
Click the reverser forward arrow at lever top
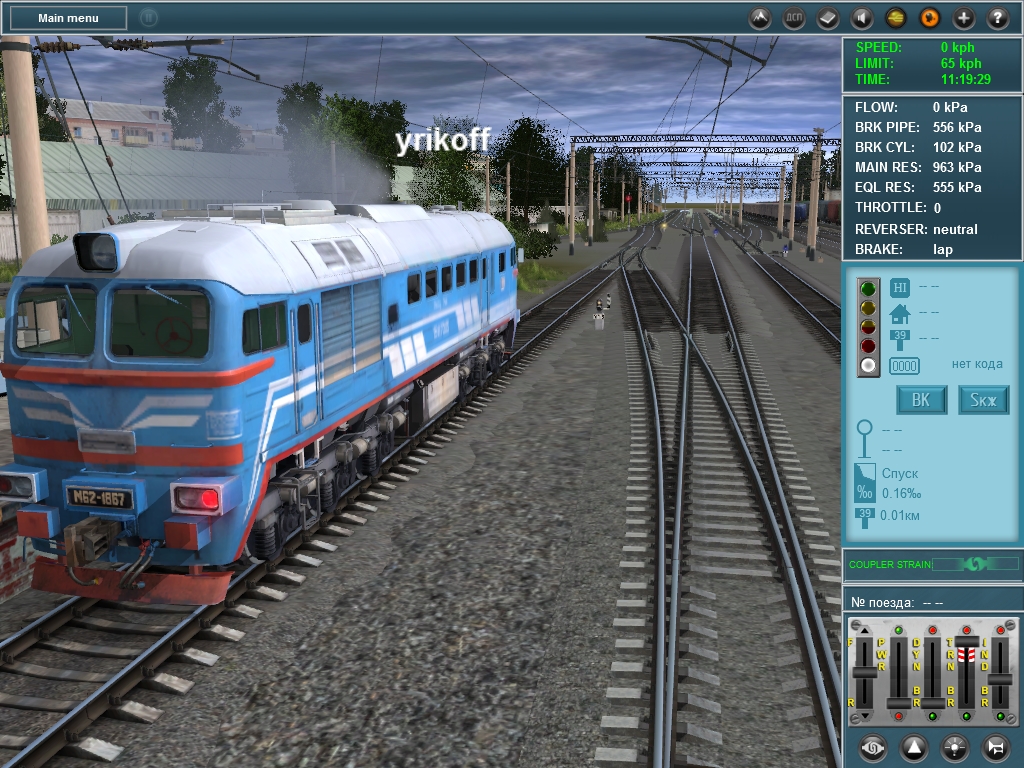865,629
